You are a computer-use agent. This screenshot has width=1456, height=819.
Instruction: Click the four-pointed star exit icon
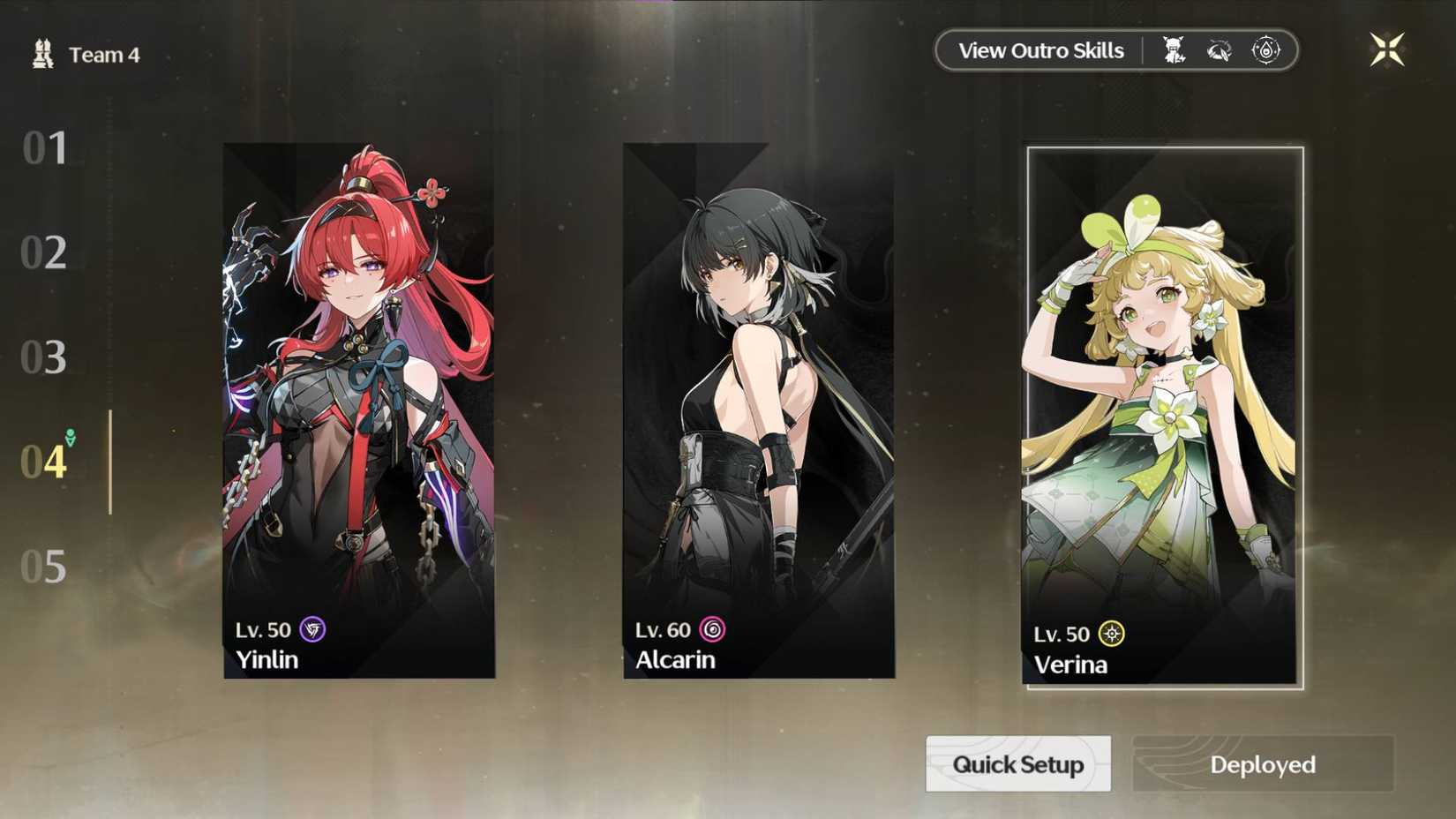click(x=1387, y=50)
